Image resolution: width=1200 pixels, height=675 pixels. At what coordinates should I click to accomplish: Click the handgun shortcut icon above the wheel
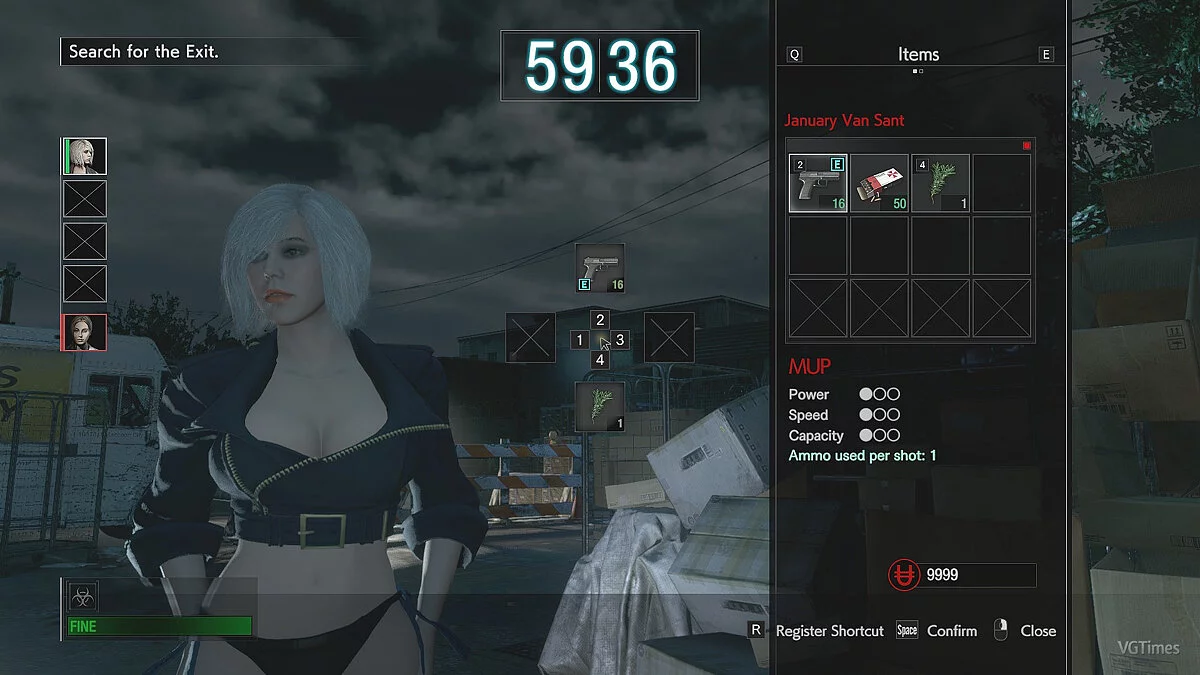tap(600, 268)
